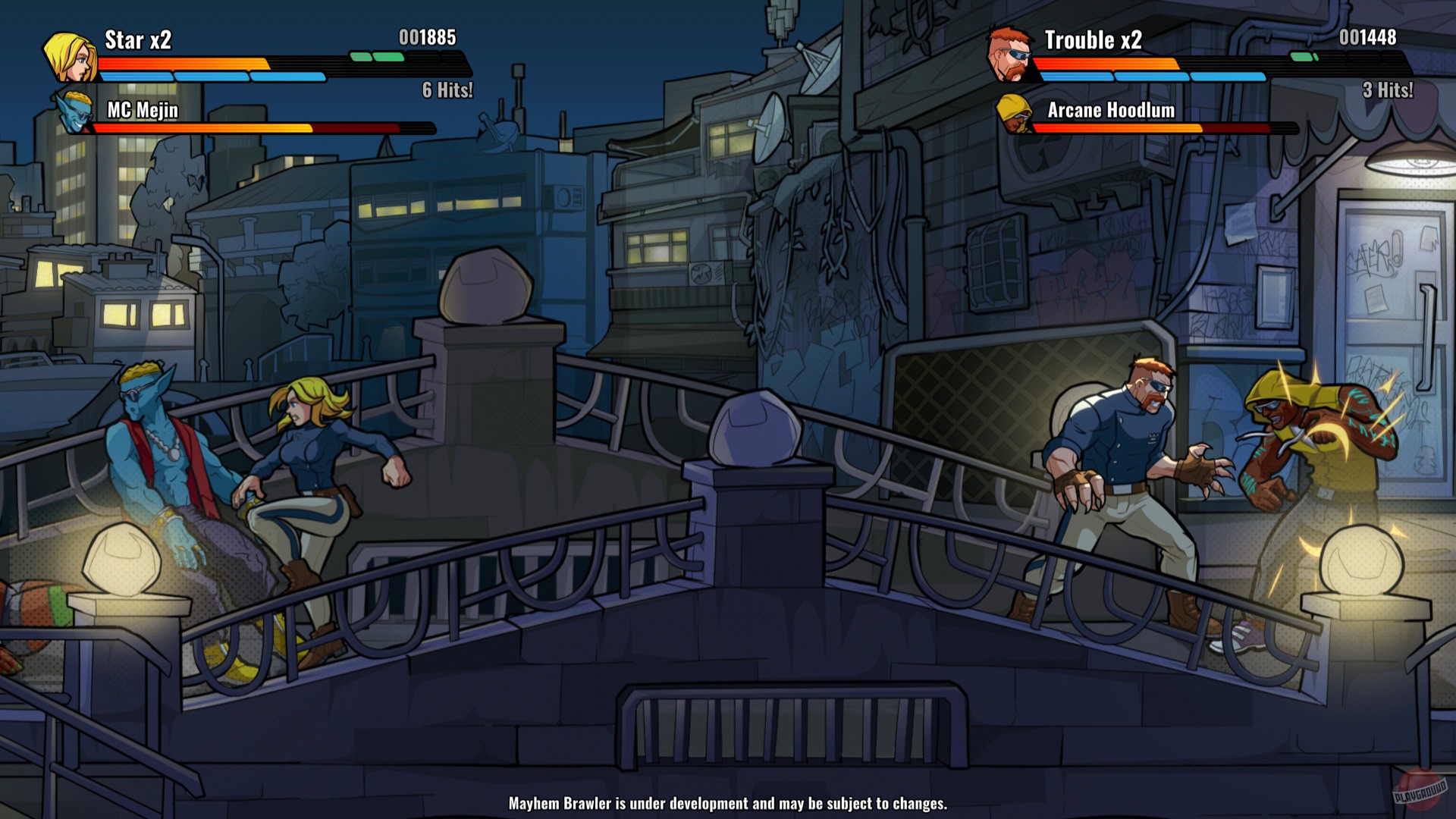
Task: Click Trouble's green special meter segment
Action: (1304, 55)
